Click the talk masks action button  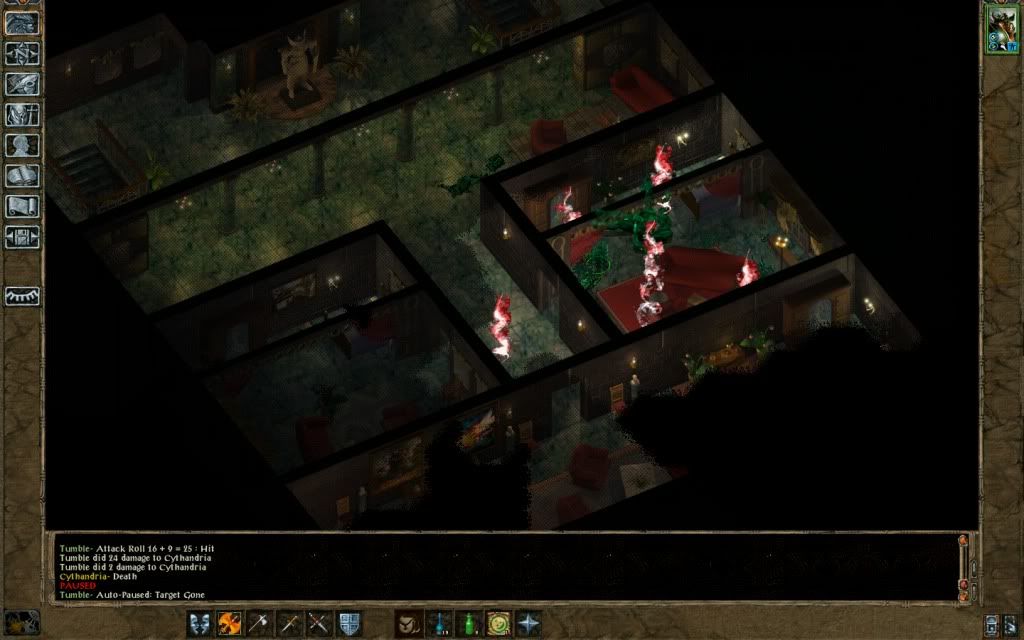pyautogui.click(x=199, y=623)
